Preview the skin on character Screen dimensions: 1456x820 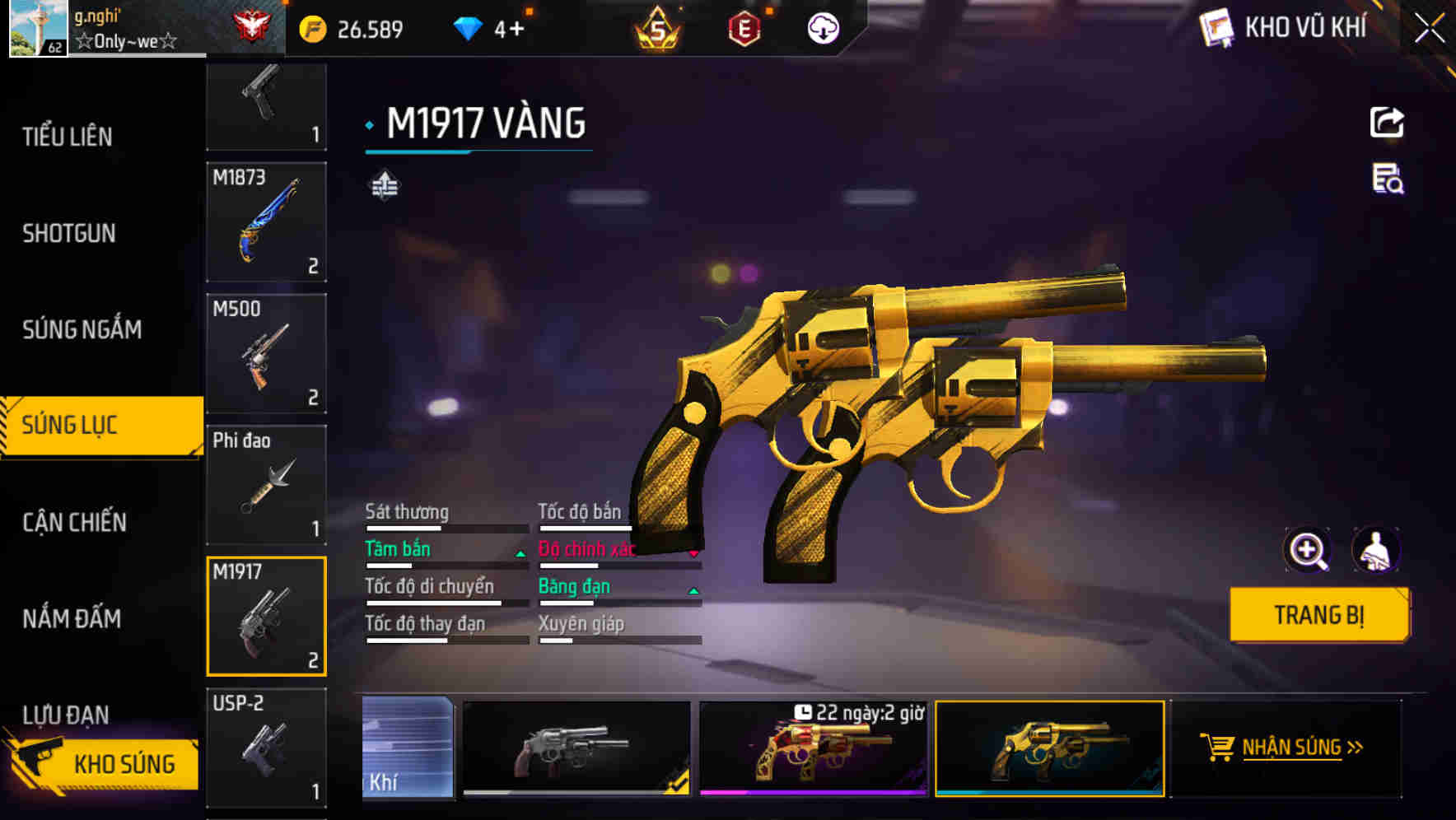(x=1375, y=550)
